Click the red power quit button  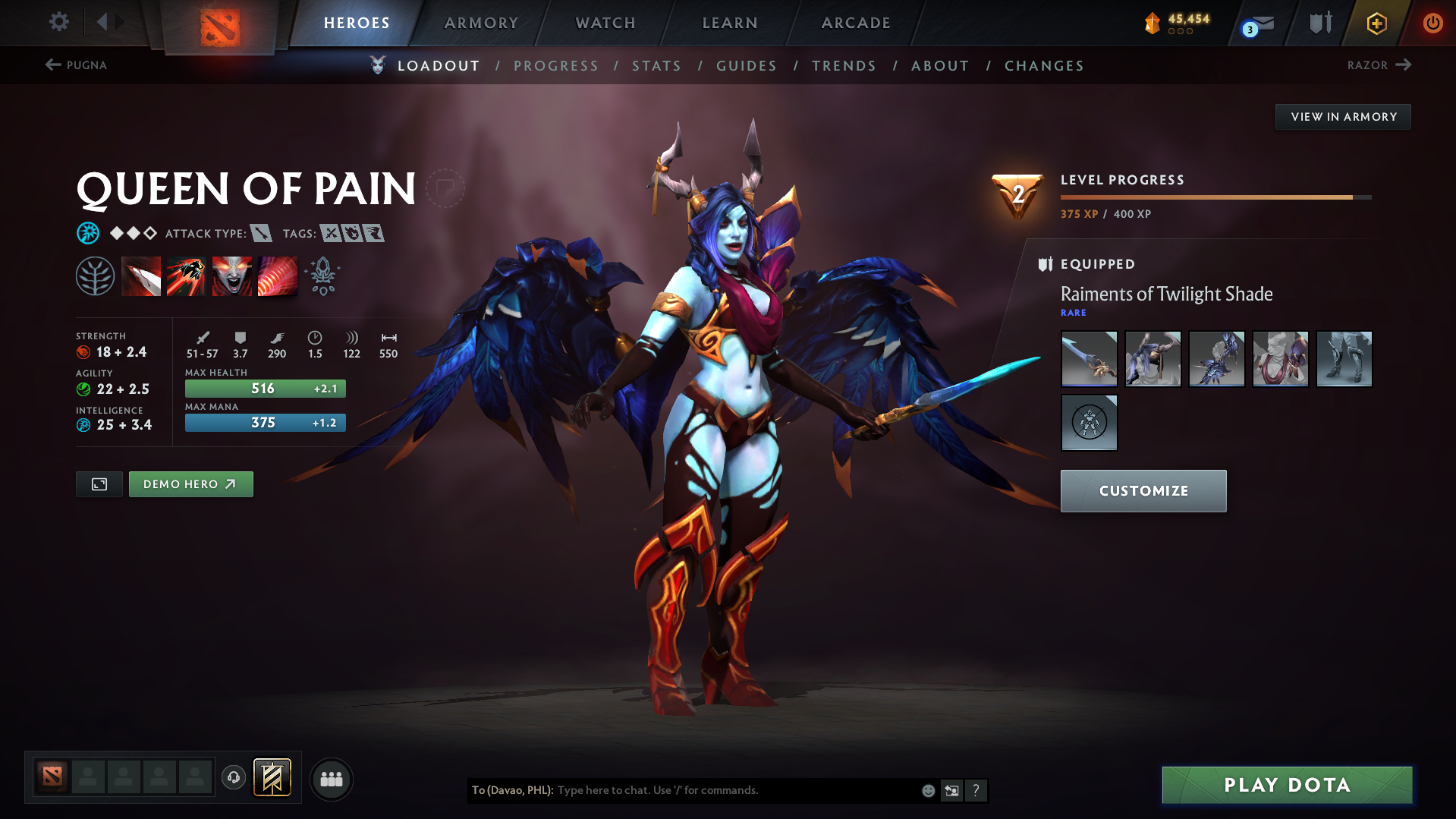pos(1432,23)
